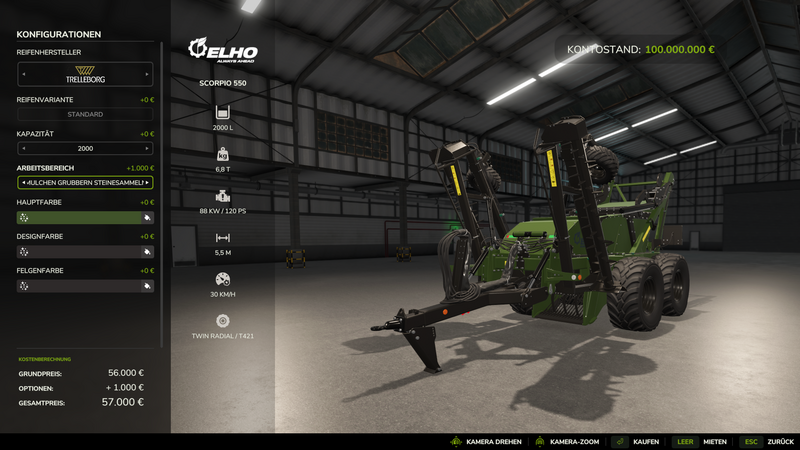This screenshot has width=800, height=450.
Task: Decrease the Kapazität value
Action: (x=22, y=148)
